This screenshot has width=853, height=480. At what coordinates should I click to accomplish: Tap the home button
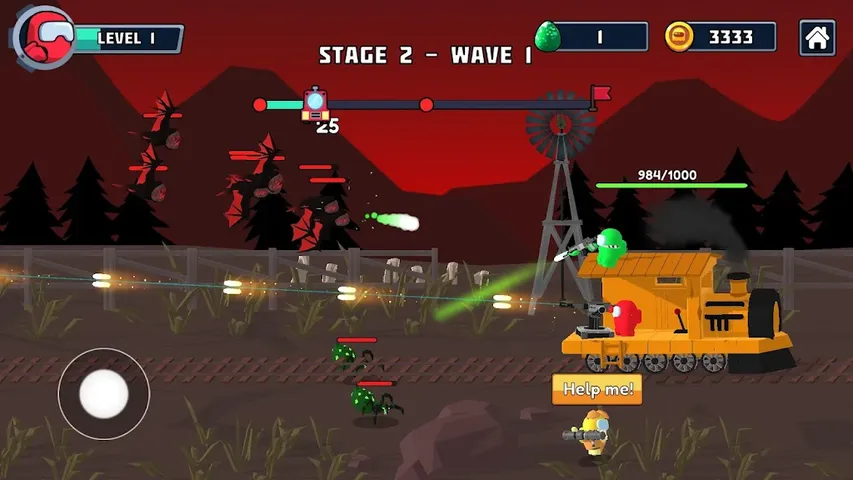click(817, 38)
